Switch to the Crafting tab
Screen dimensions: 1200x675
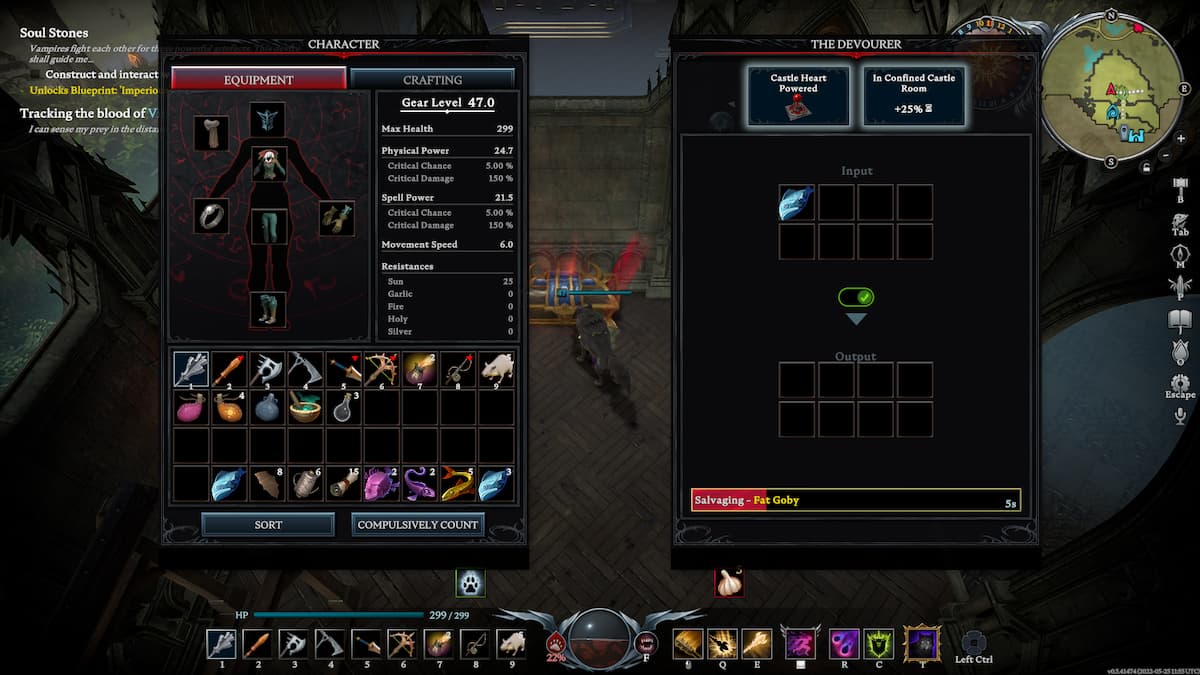[432, 79]
